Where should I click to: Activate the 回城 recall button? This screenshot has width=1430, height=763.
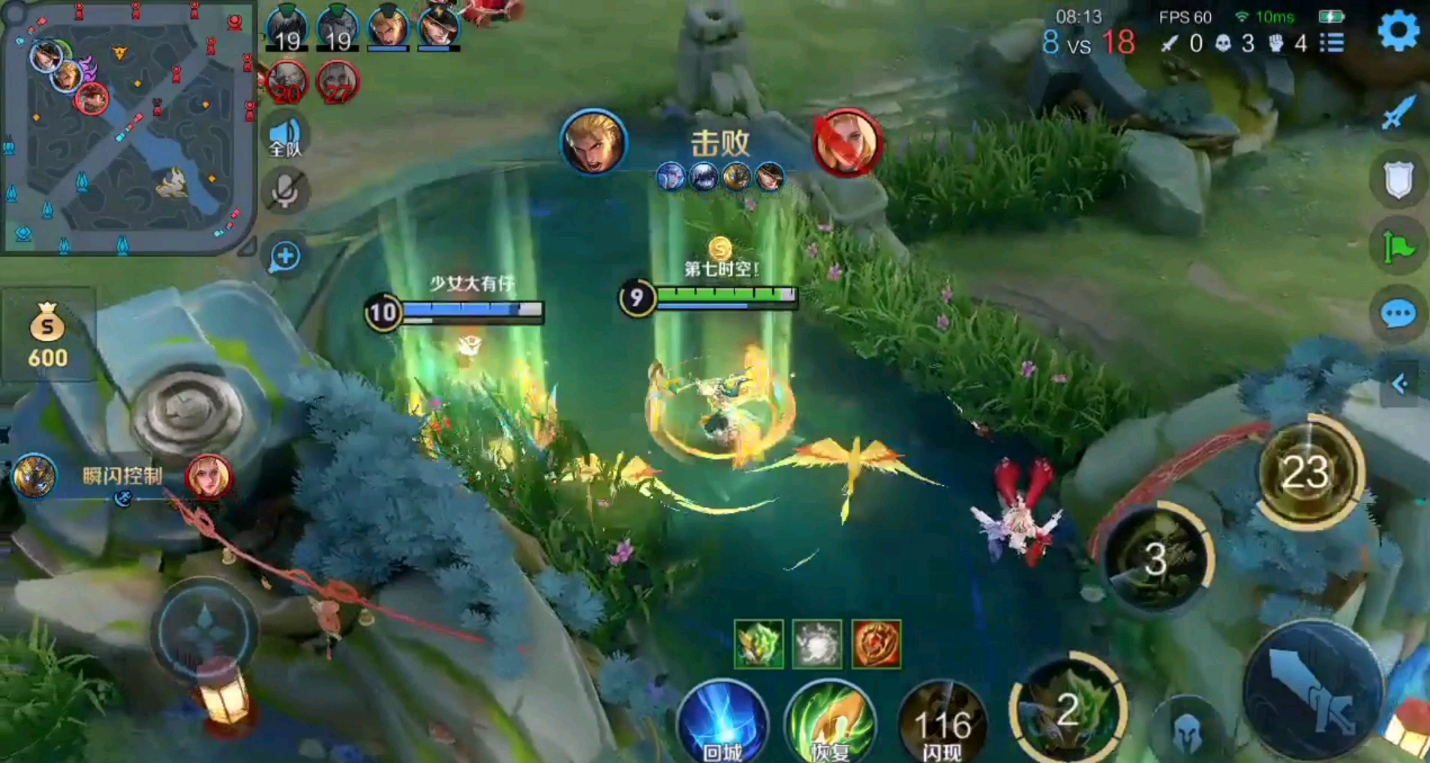[721, 722]
